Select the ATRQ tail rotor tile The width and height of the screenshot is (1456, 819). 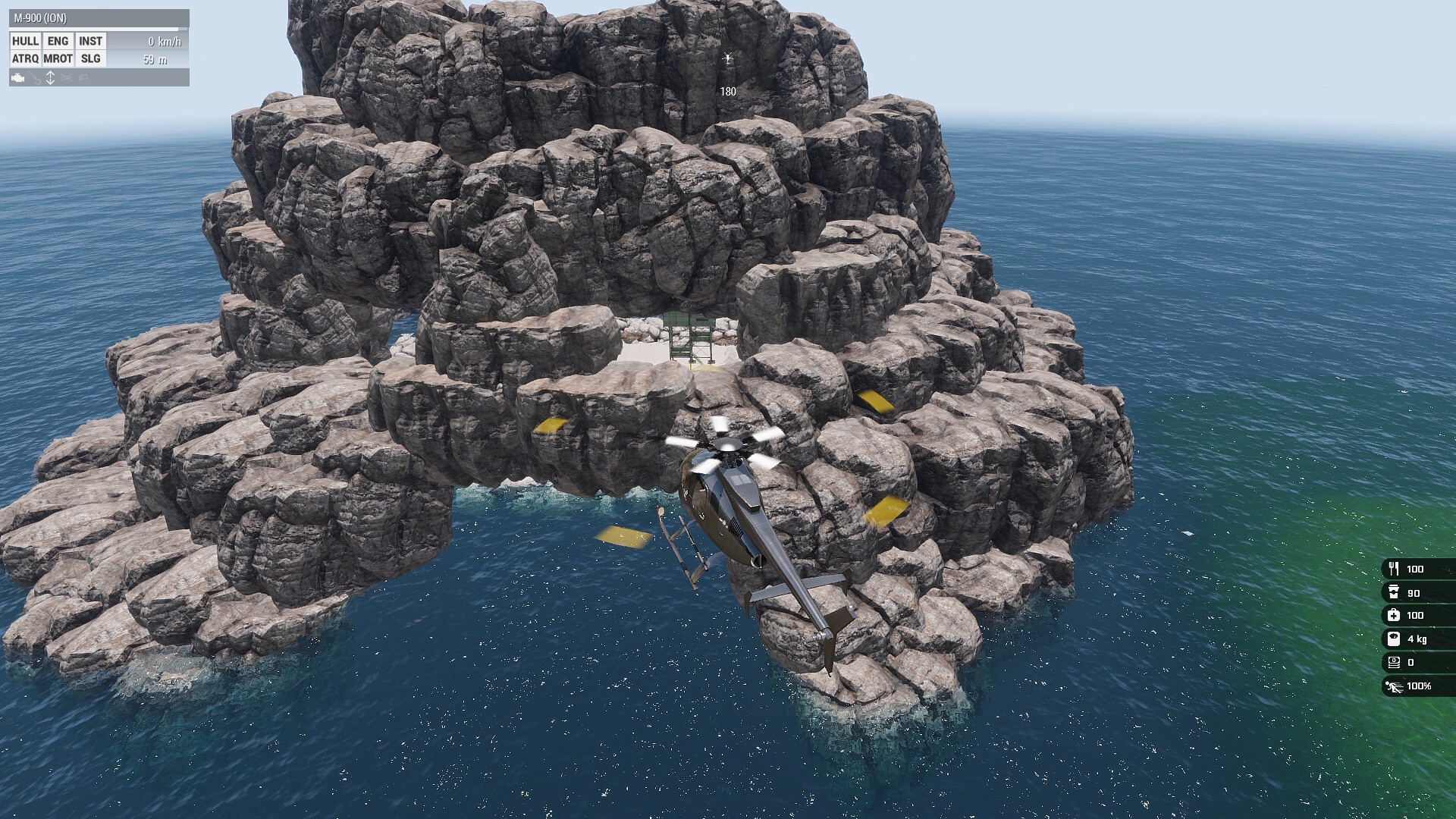[25, 58]
